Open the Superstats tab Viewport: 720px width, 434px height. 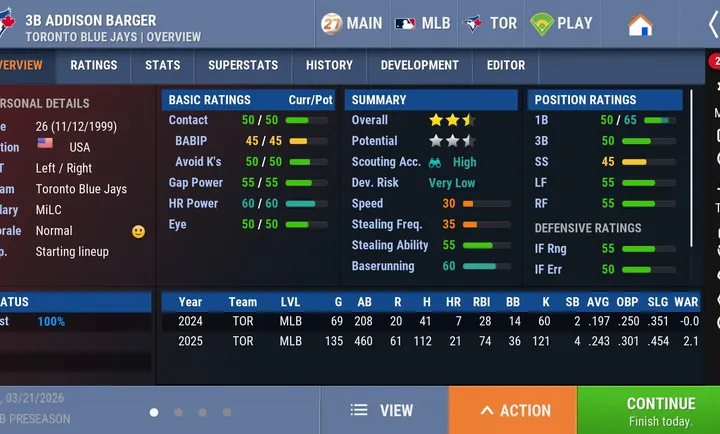pos(243,65)
